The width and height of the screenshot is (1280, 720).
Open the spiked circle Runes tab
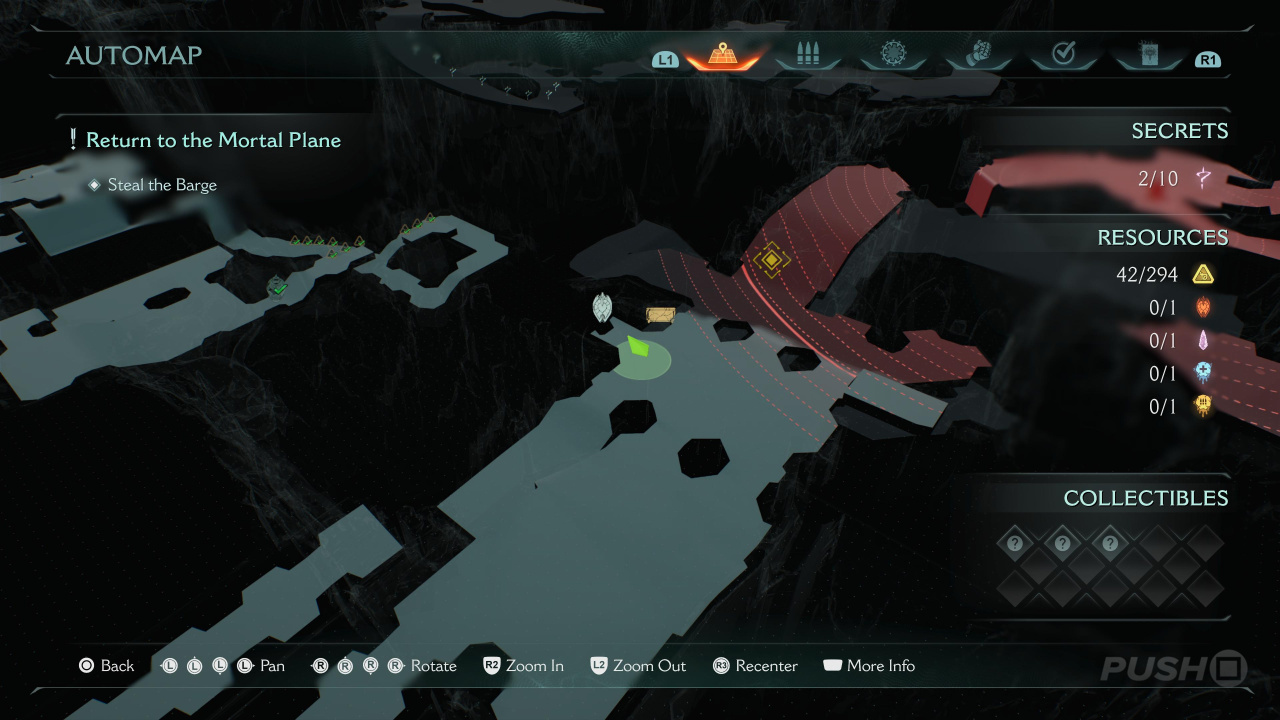pyautogui.click(x=892, y=56)
